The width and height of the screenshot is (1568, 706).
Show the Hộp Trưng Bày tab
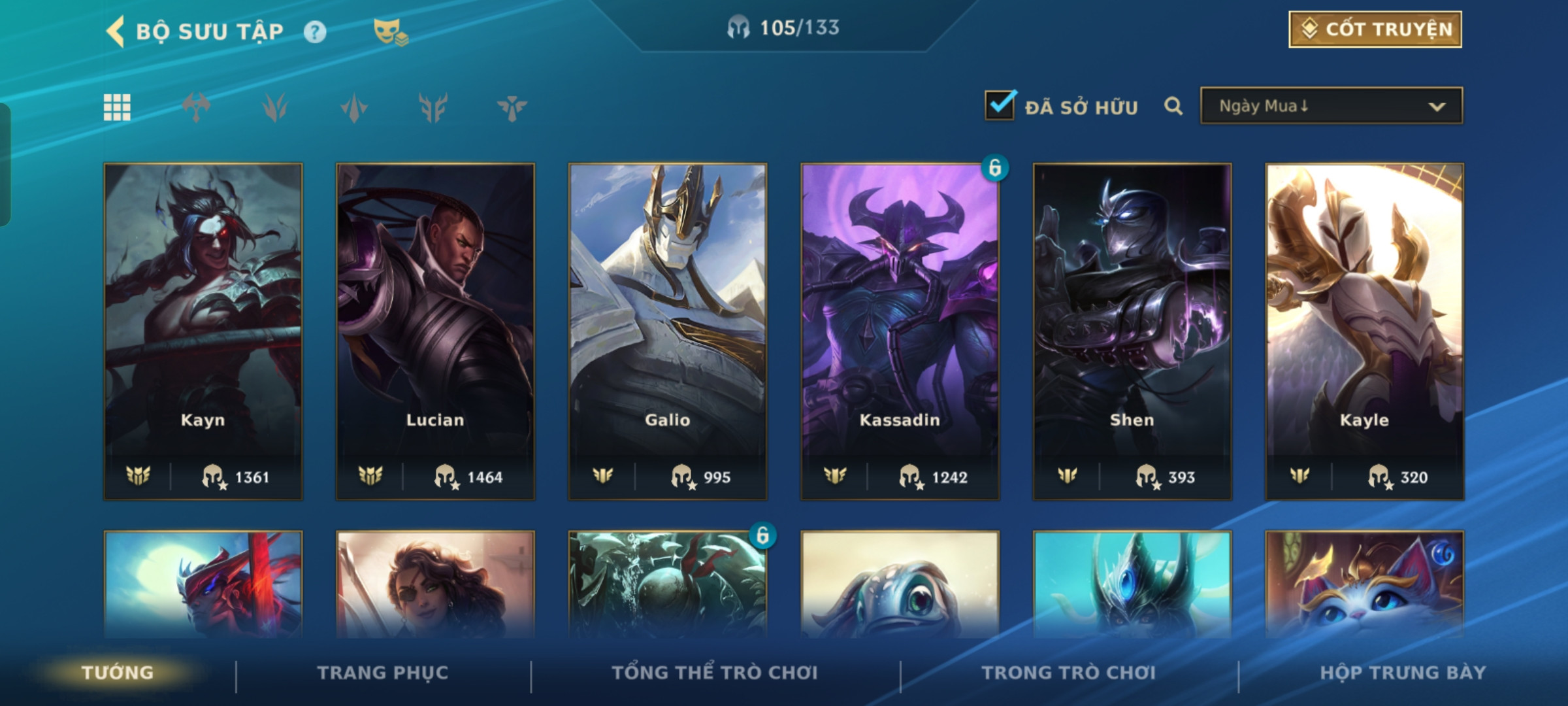tap(1403, 673)
